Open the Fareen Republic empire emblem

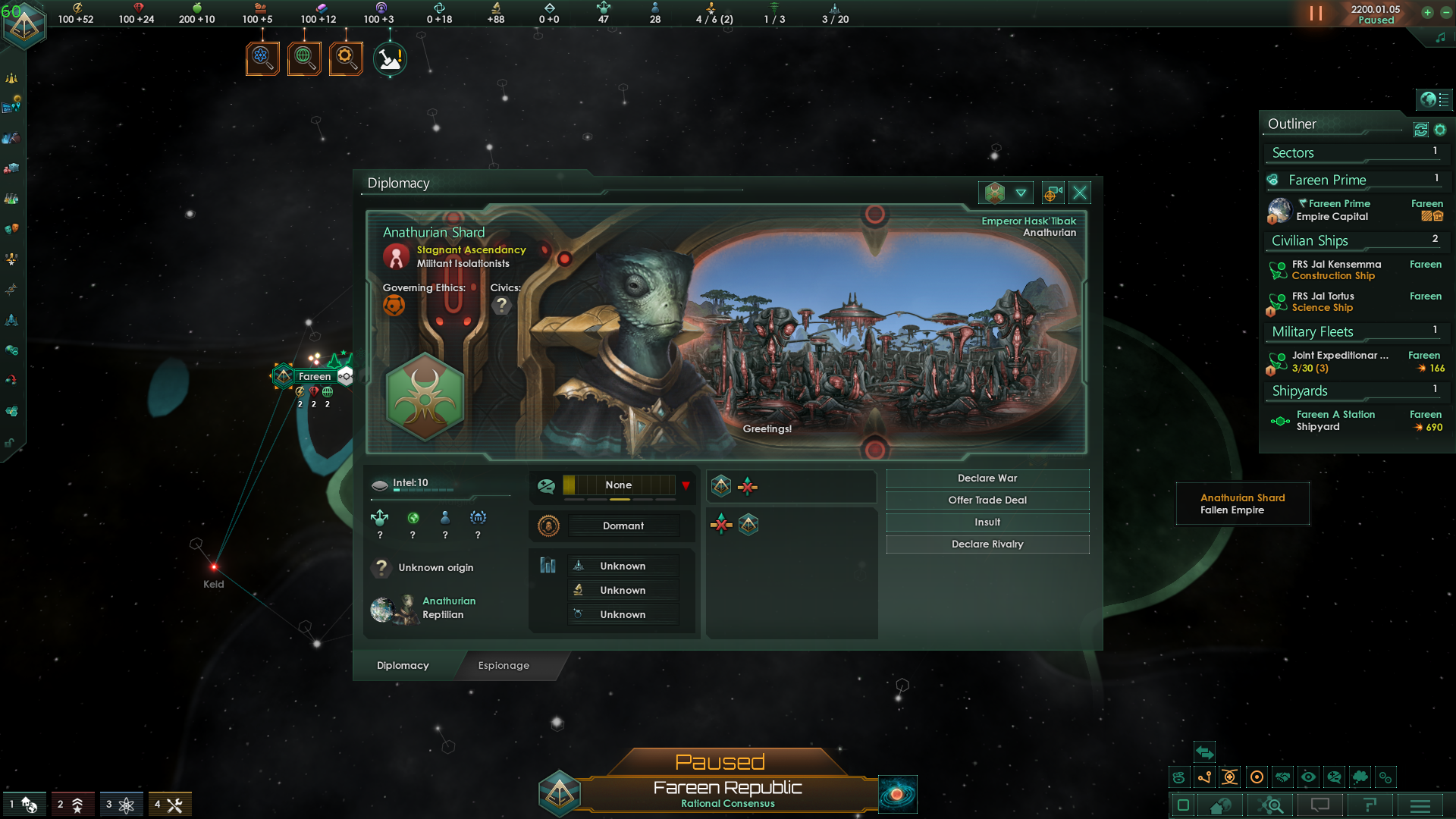coord(560,793)
